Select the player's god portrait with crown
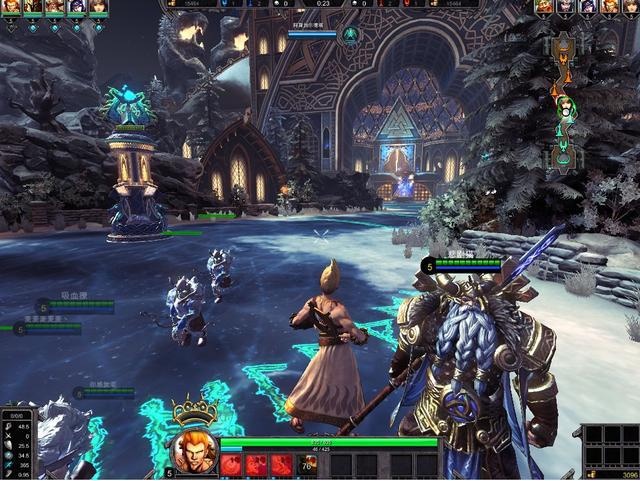This screenshot has width=640, height=481. tap(194, 449)
